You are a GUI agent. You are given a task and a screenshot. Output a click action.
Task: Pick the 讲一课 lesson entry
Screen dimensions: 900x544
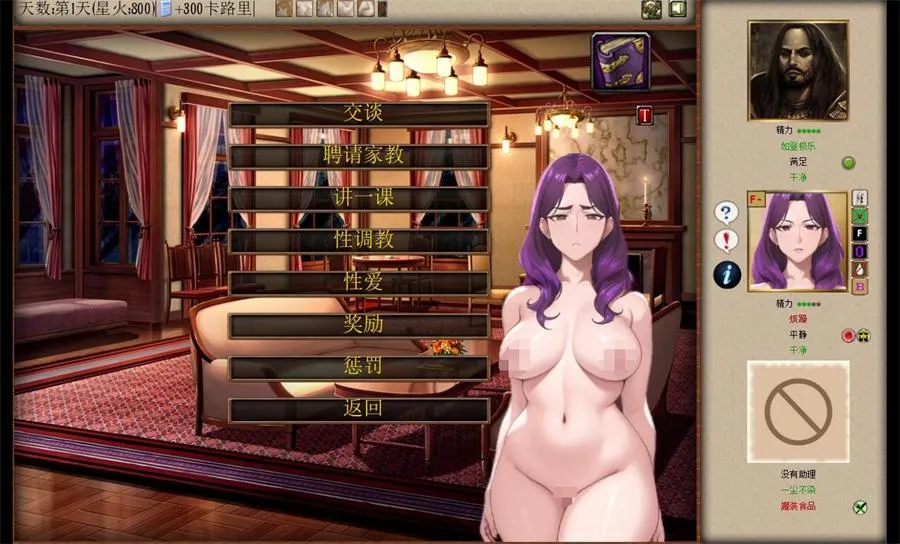click(359, 198)
